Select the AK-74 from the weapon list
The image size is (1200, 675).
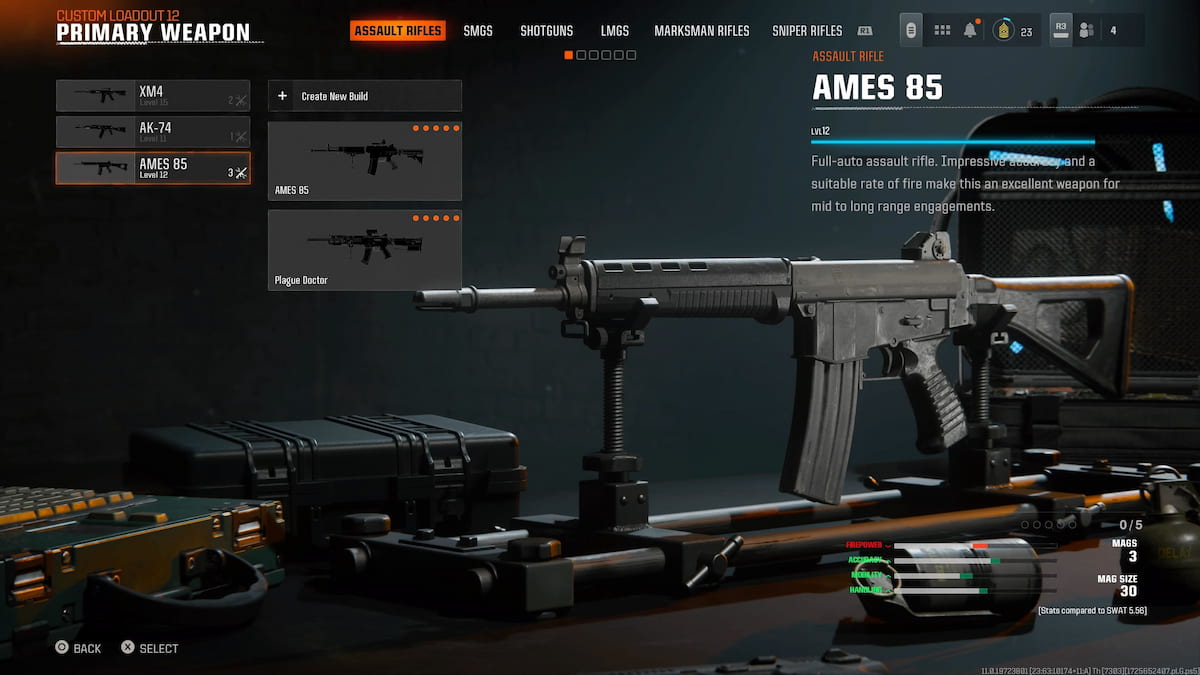pyautogui.click(x=153, y=132)
